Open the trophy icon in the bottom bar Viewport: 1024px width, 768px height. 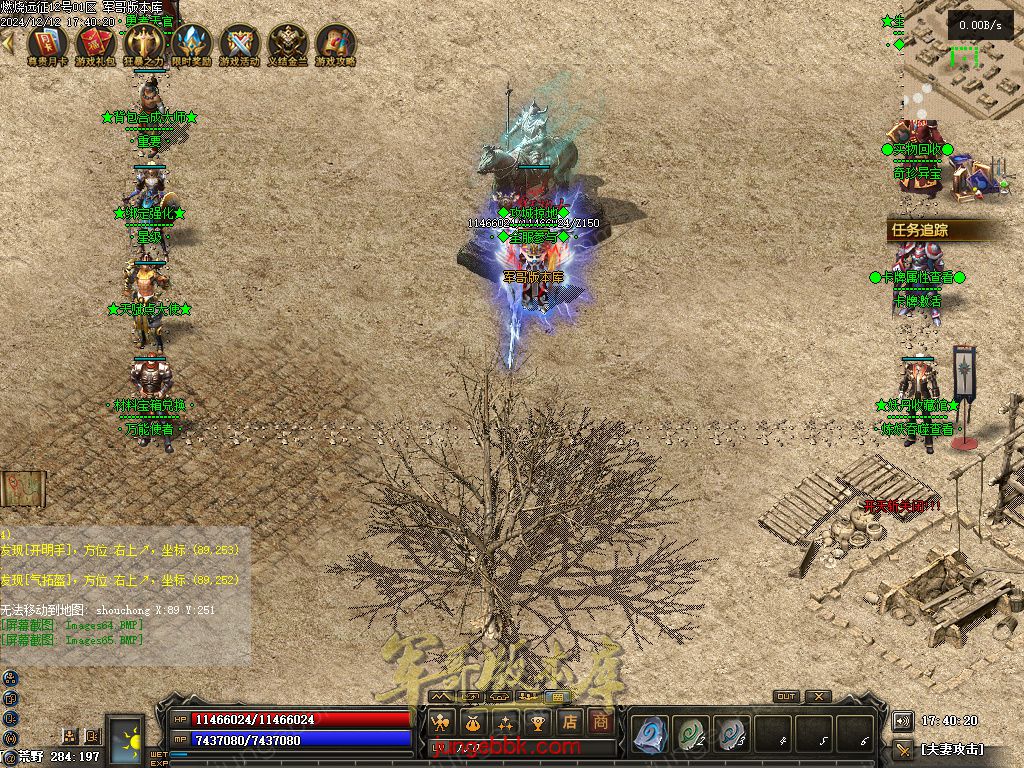coord(537,722)
